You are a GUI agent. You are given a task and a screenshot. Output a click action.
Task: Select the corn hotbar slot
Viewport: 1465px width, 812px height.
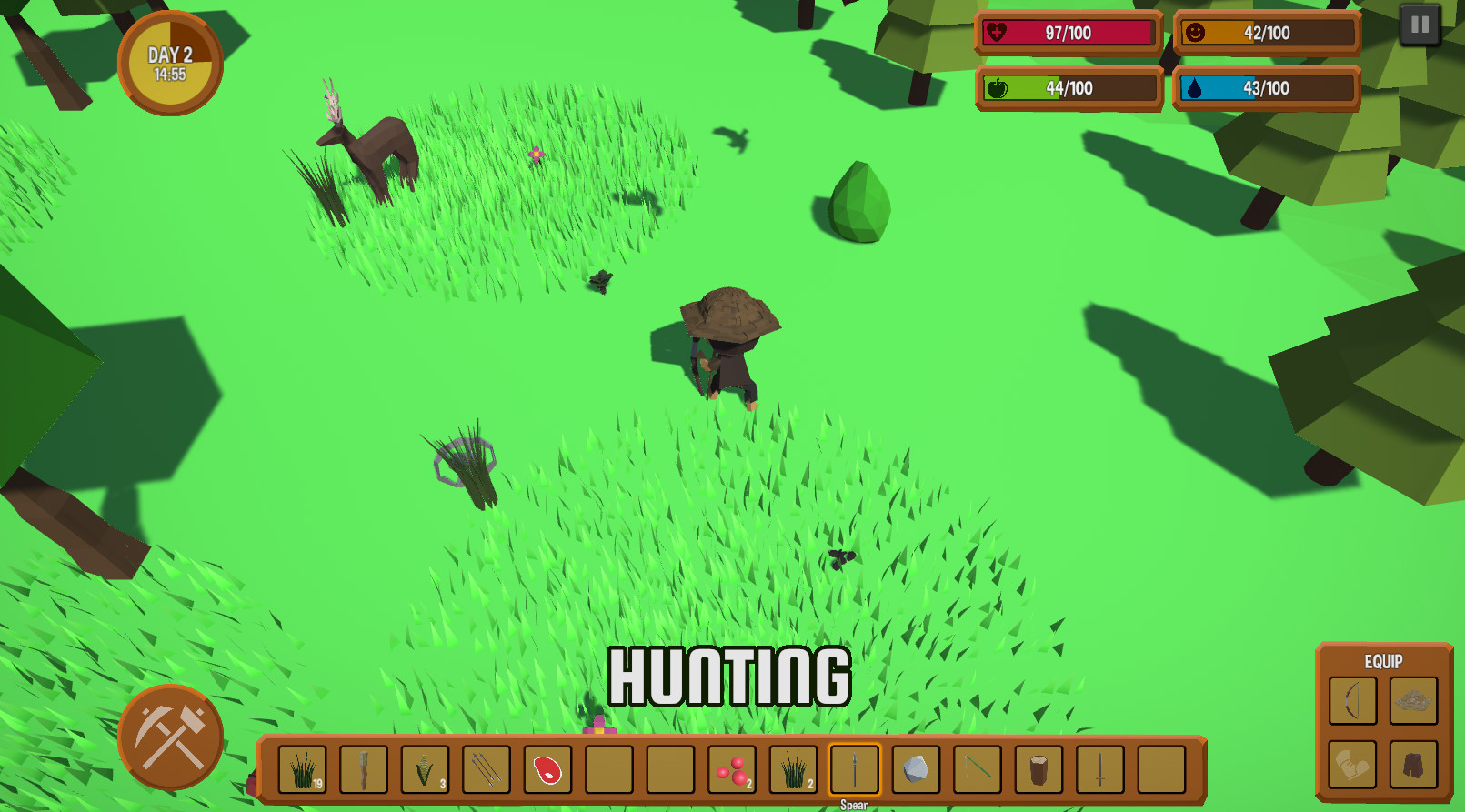point(425,771)
